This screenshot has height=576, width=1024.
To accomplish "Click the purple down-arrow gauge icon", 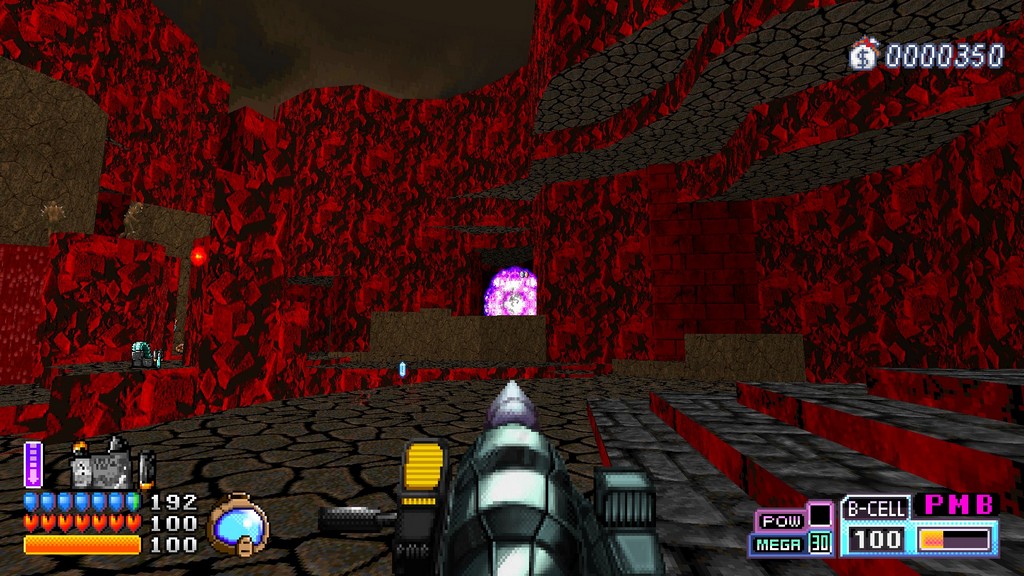I will coord(33,464).
